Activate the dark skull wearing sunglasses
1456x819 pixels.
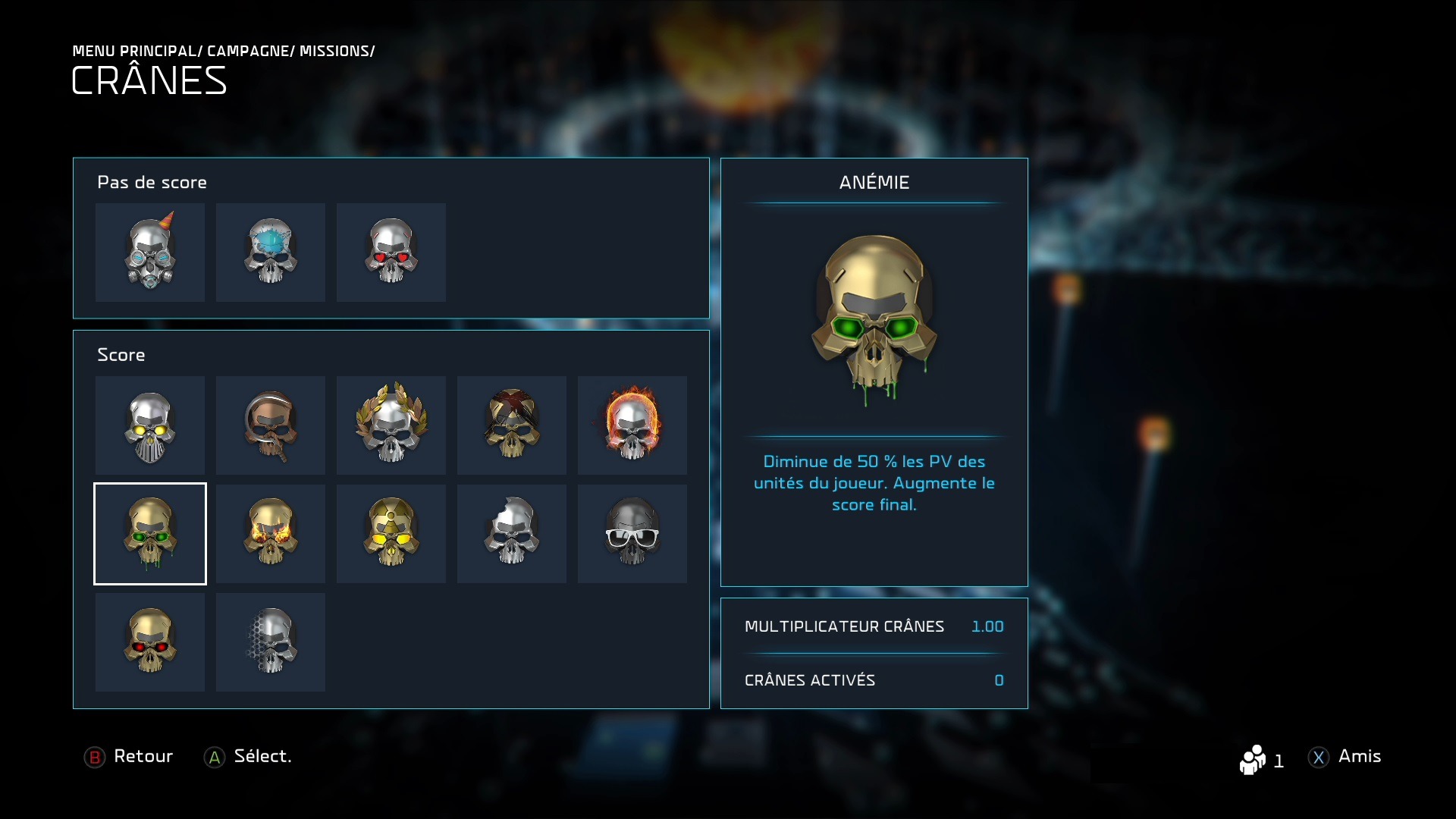click(632, 534)
